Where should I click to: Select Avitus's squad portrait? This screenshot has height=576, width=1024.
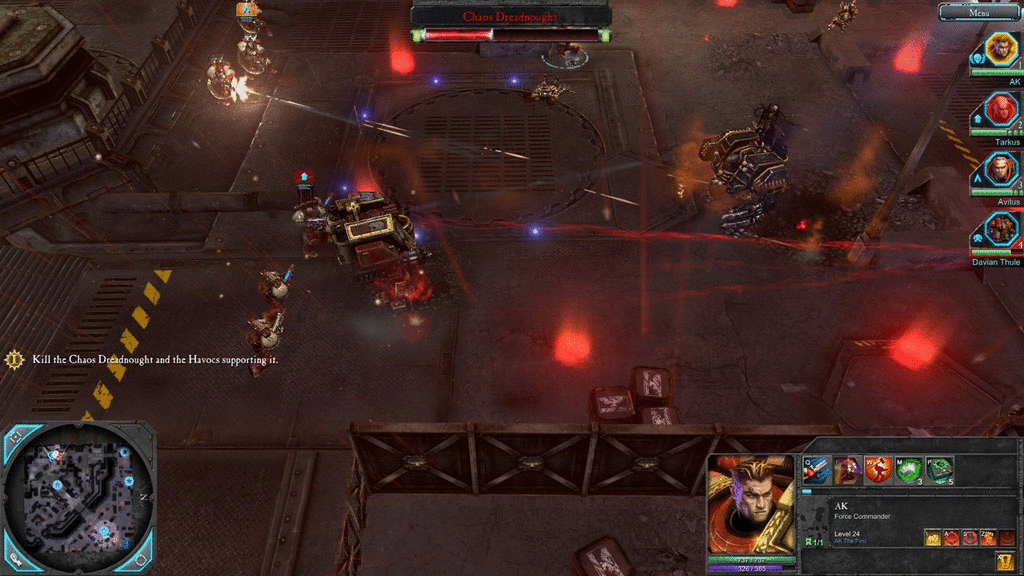pyautogui.click(x=1001, y=169)
